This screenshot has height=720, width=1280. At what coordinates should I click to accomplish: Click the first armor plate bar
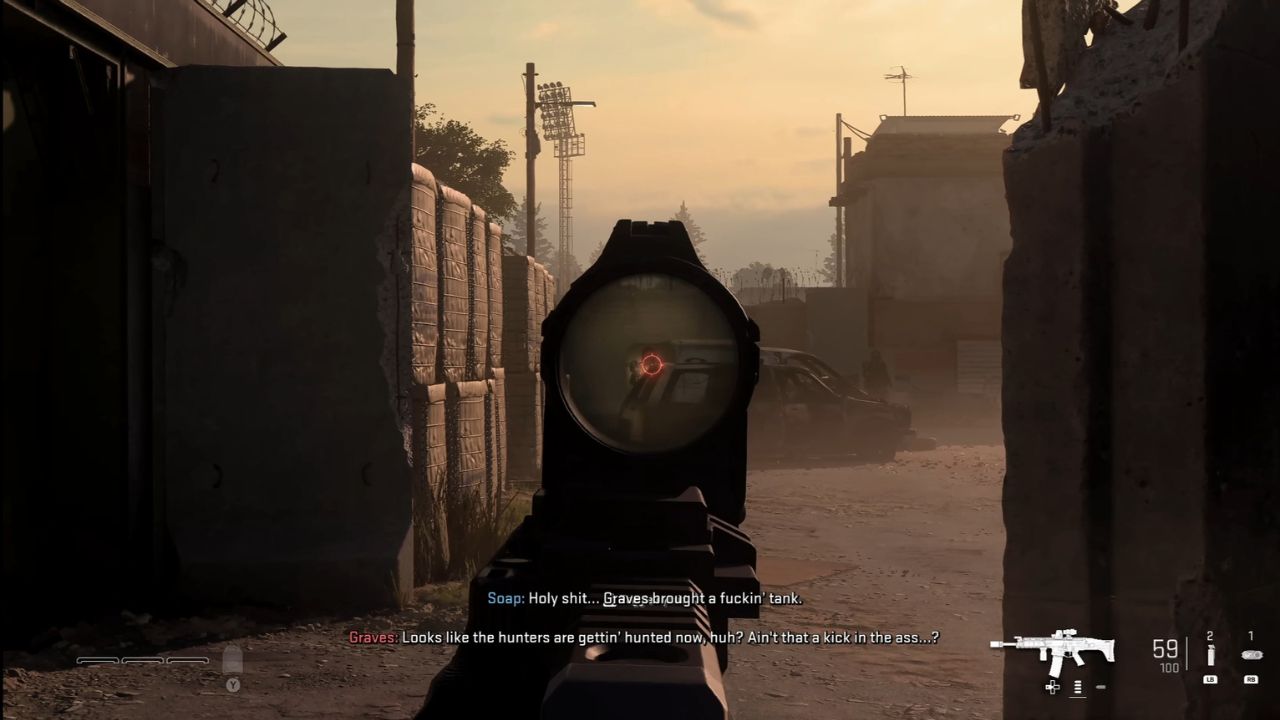pyautogui.click(x=96, y=661)
